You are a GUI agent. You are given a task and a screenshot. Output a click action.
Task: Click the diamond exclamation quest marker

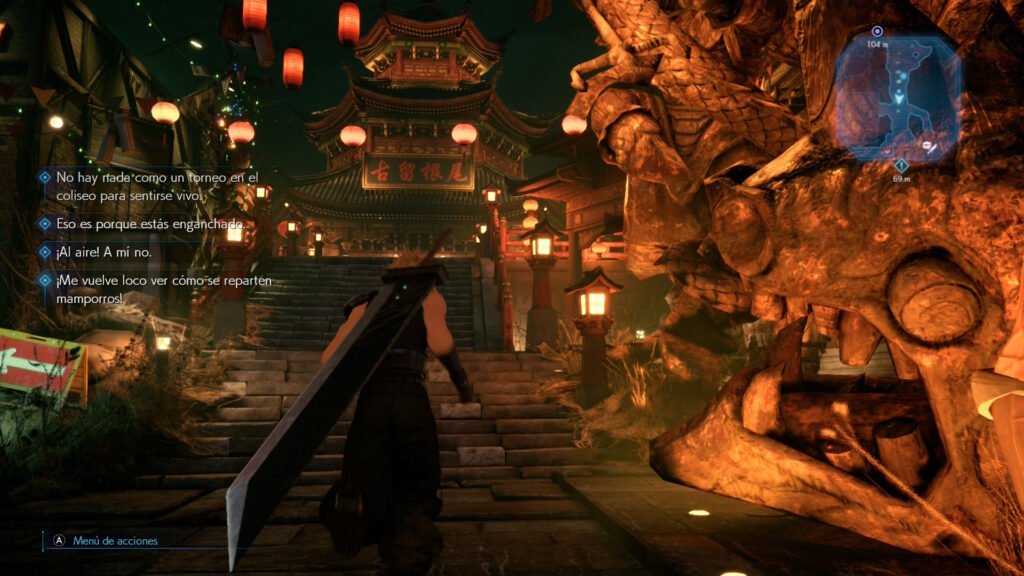click(x=901, y=165)
